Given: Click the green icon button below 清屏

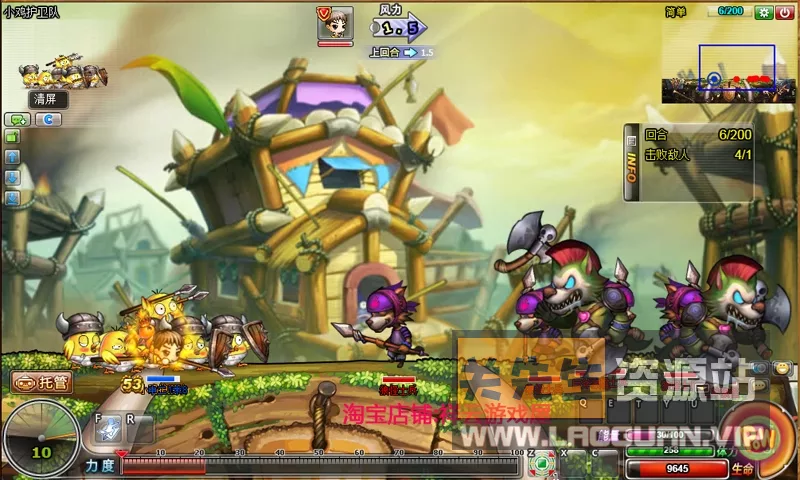Looking at the screenshot, I should point(16,119).
